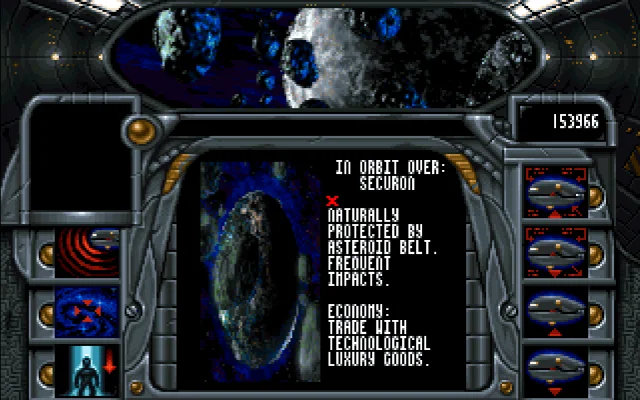
Task: Activate the bracketed ship icon with down arrow
Action: click(553, 250)
